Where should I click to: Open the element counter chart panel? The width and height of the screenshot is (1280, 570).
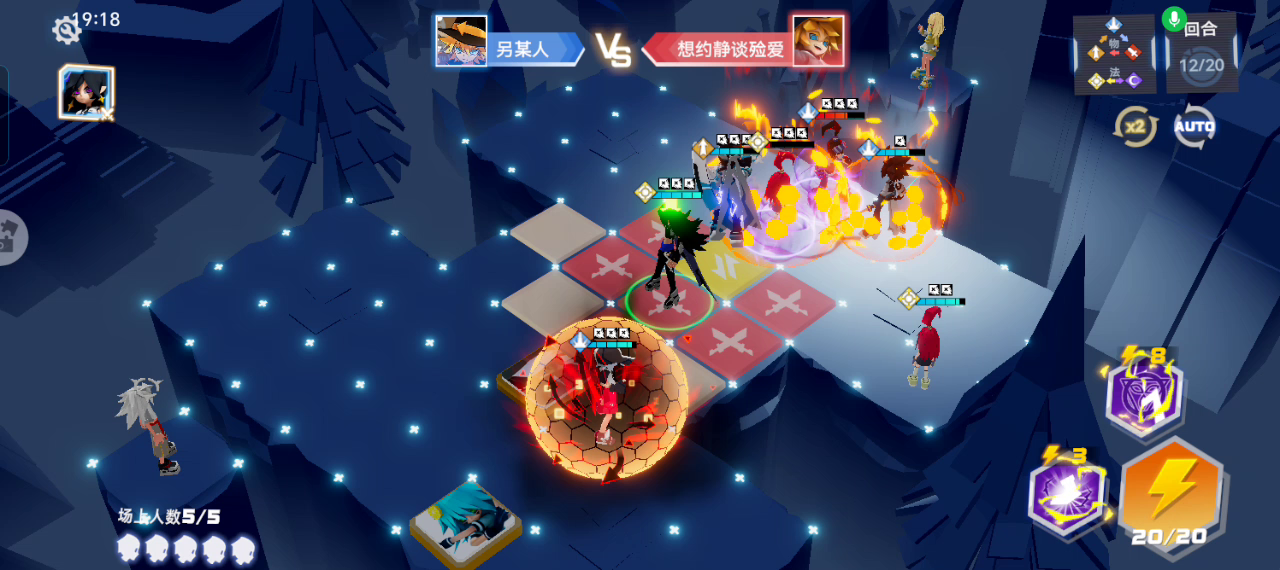point(1114,55)
